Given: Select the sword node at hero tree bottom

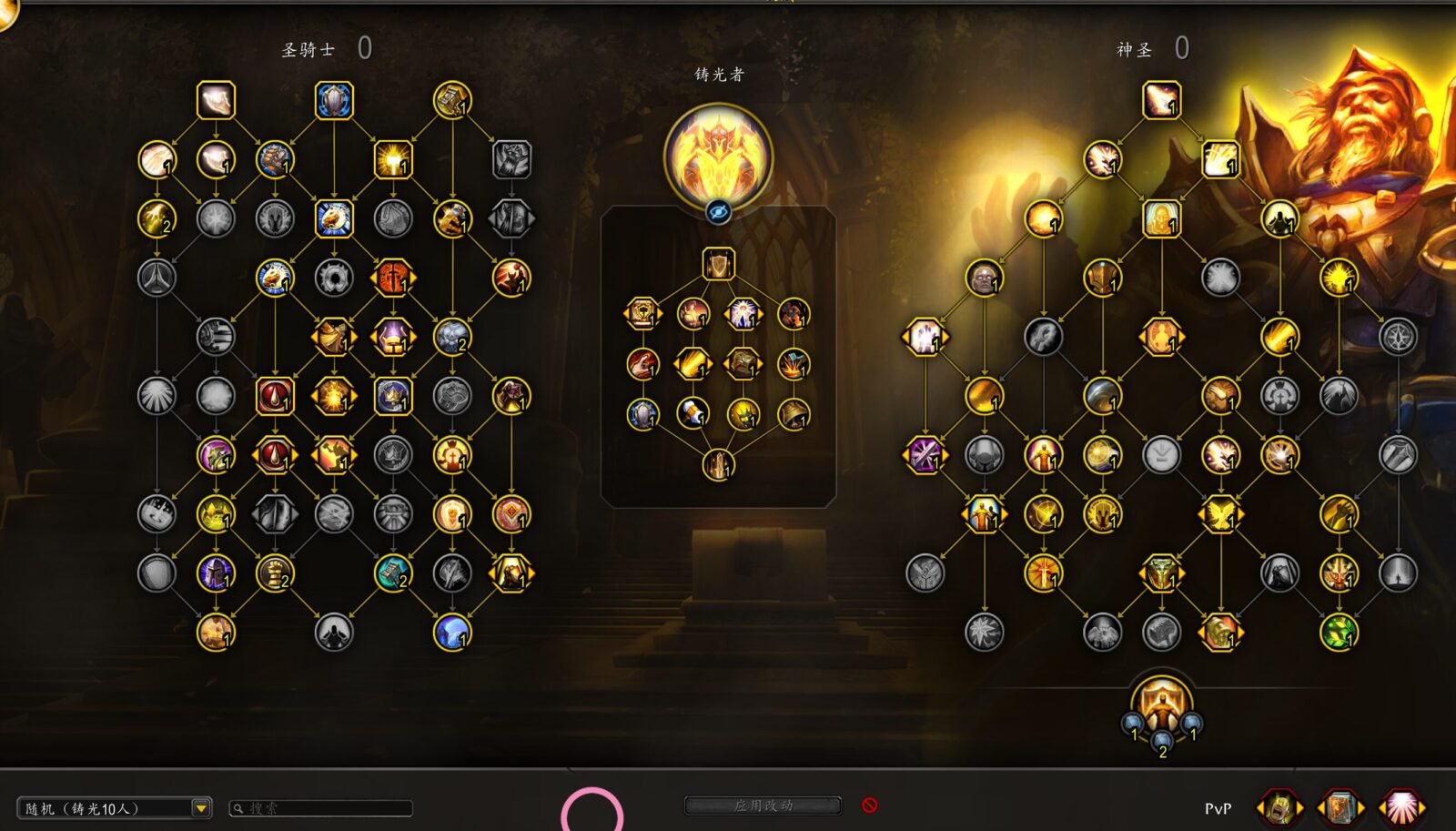Looking at the screenshot, I should pos(718,465).
